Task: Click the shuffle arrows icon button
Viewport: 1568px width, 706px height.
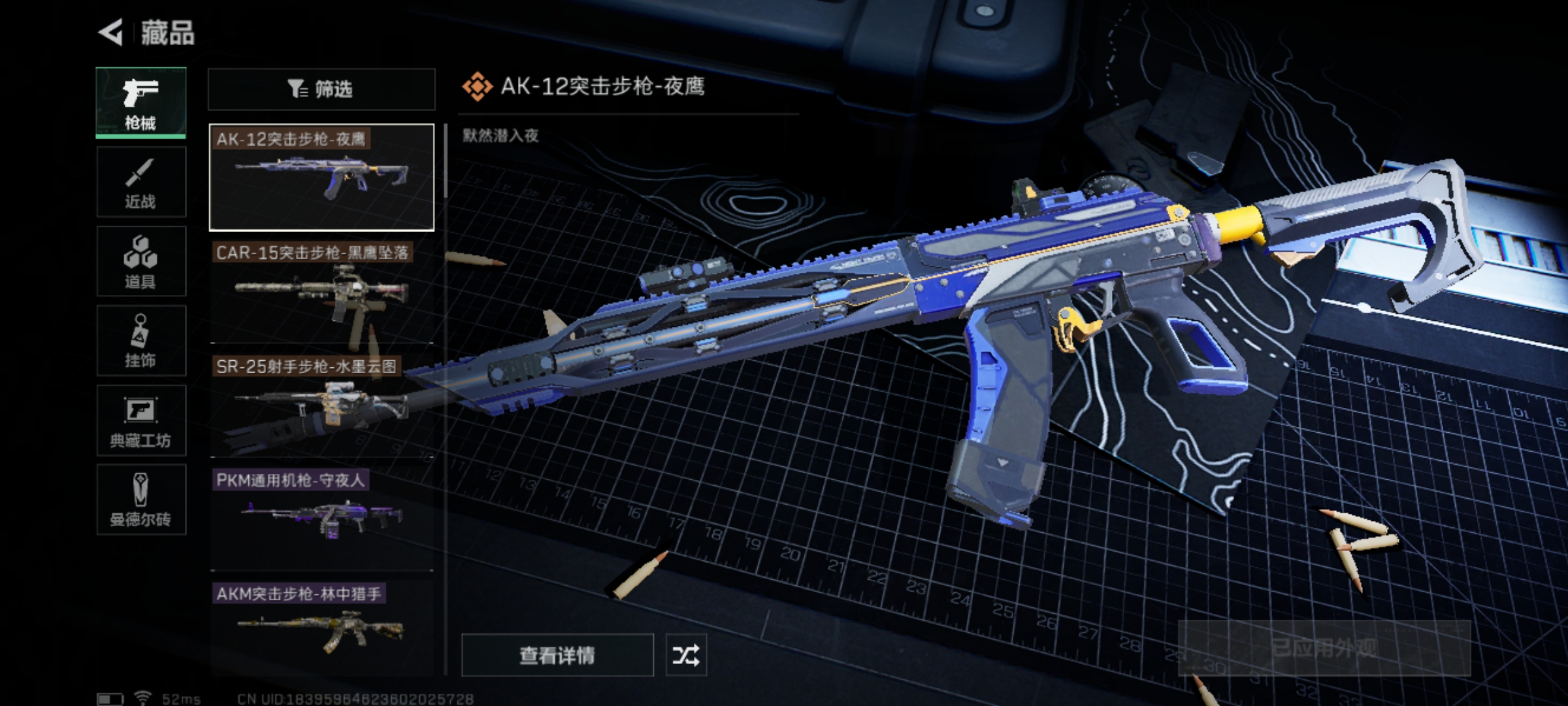Action: coord(685,655)
